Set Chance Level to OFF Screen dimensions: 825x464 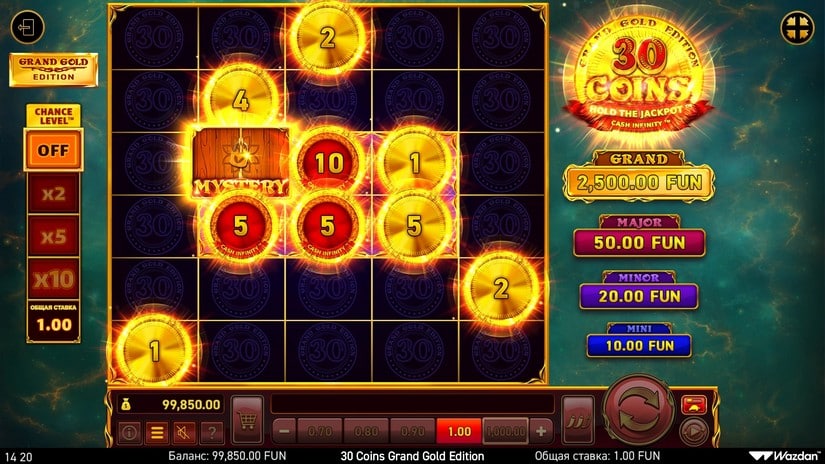coord(53,150)
